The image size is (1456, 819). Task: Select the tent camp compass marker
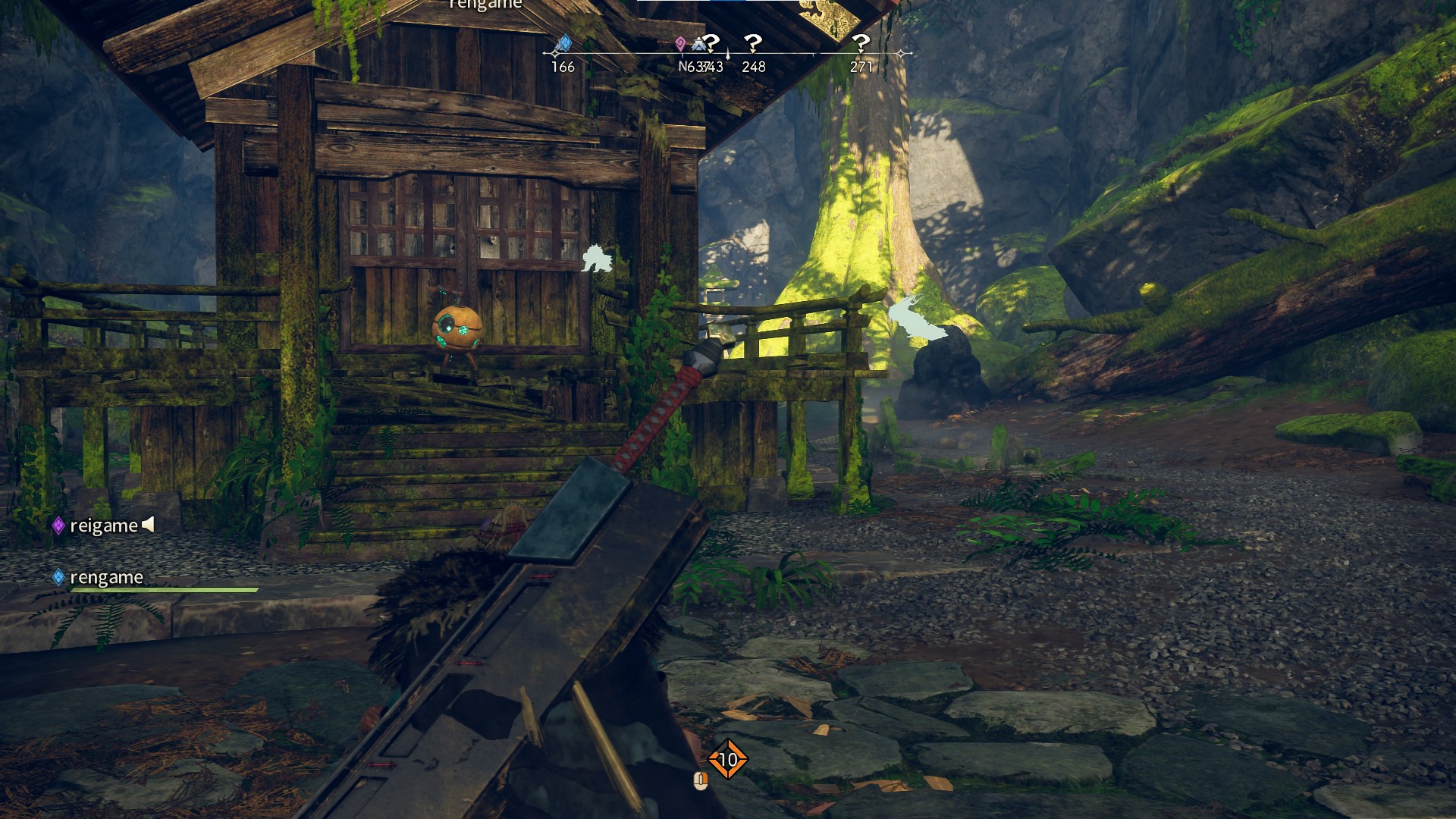click(x=698, y=45)
